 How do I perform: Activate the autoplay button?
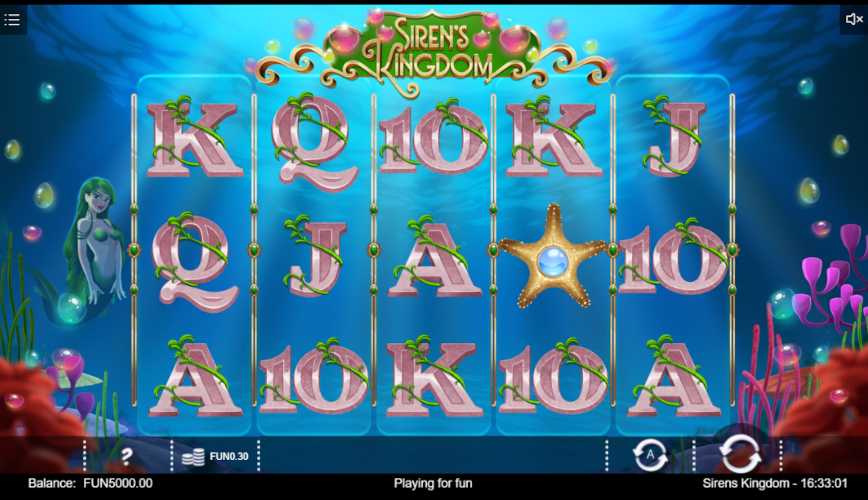[x=650, y=455]
